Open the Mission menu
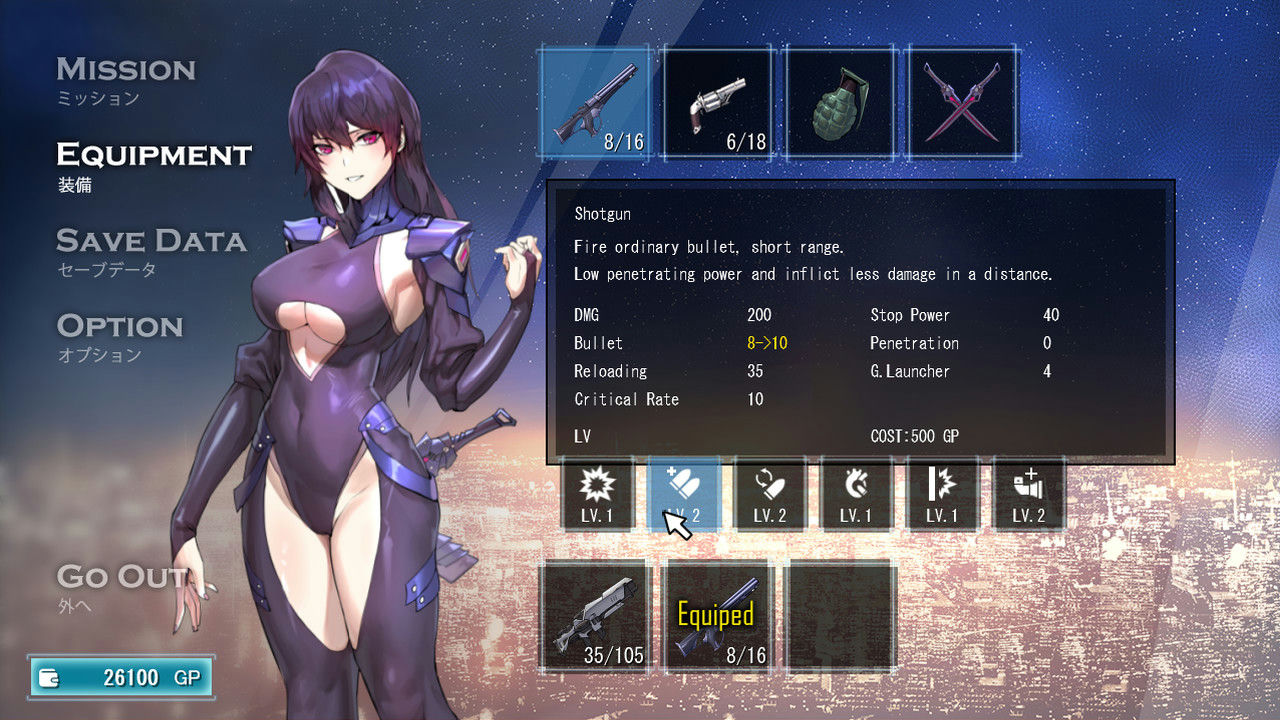 pyautogui.click(x=126, y=70)
